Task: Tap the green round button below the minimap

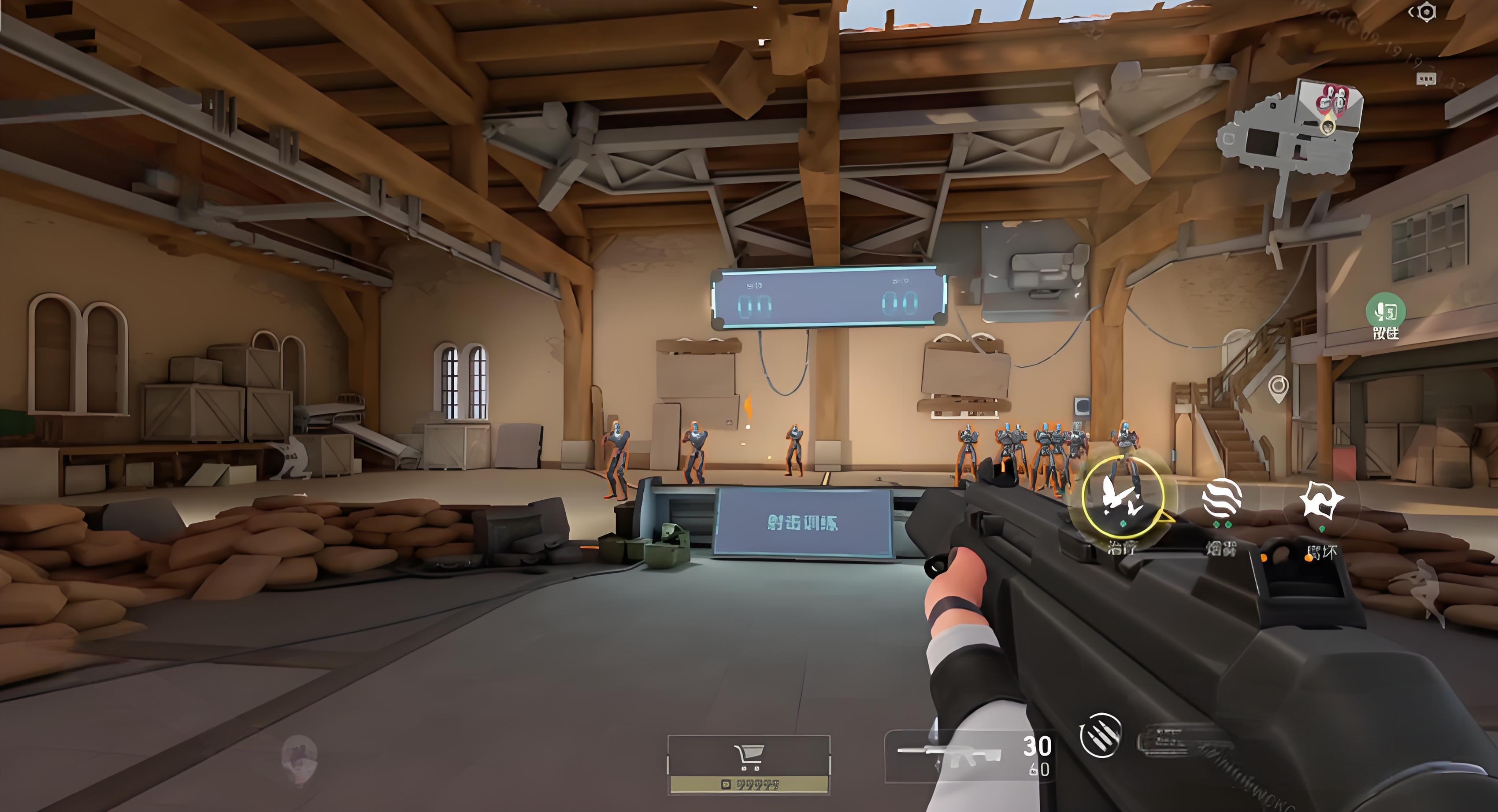Action: [x=1386, y=312]
